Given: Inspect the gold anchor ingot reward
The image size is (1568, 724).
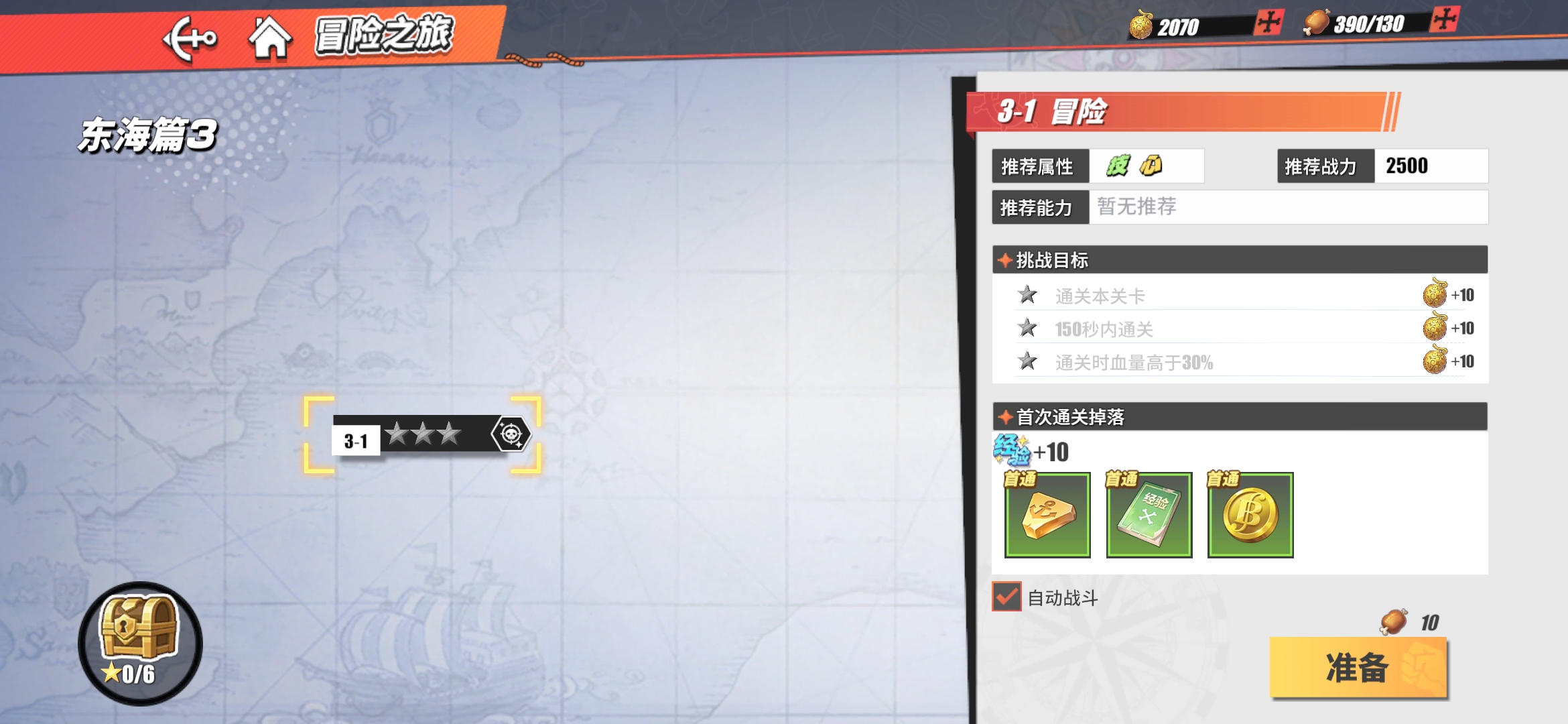Looking at the screenshot, I should point(1047,515).
